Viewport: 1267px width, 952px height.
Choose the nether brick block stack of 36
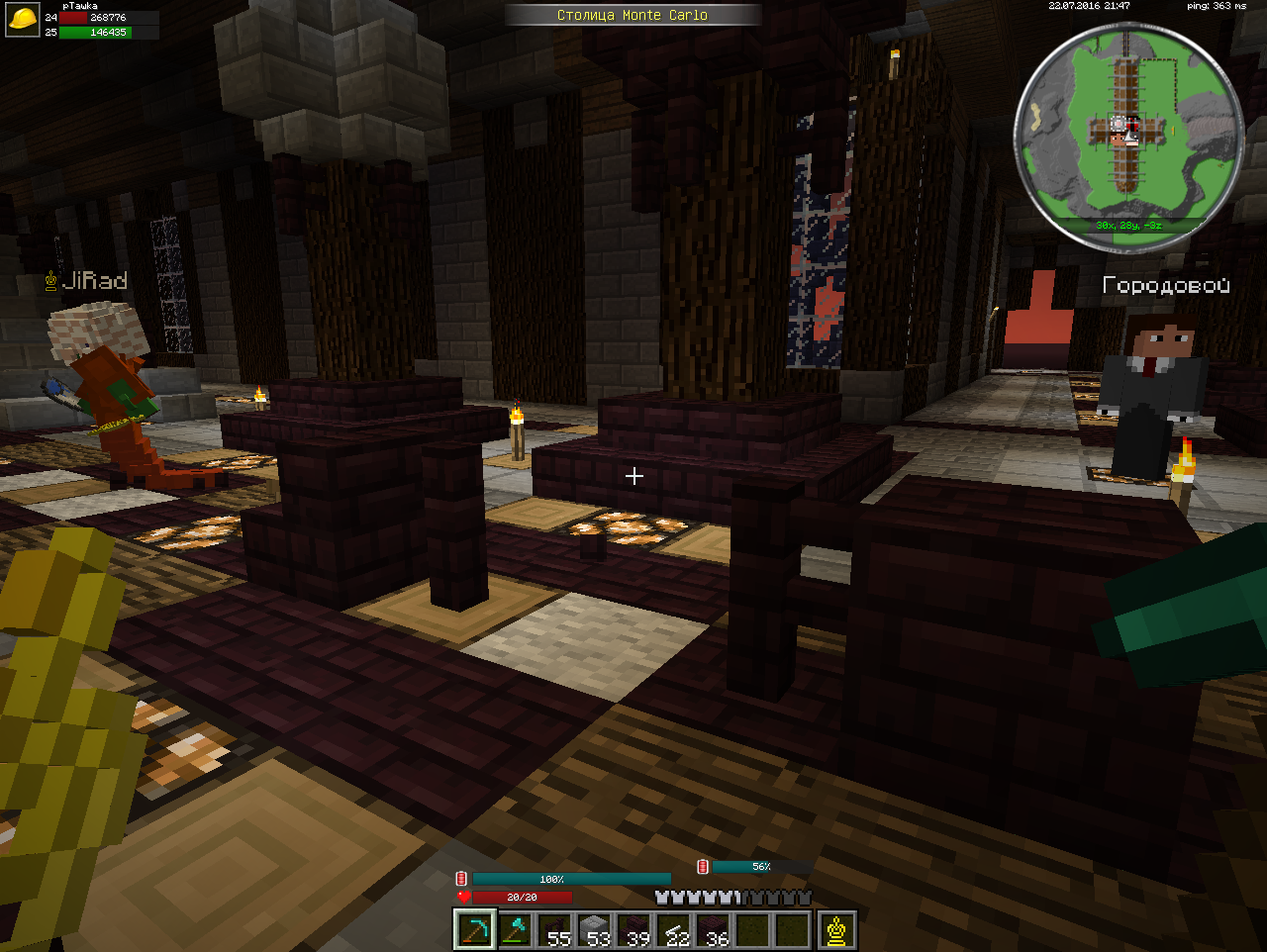click(714, 930)
